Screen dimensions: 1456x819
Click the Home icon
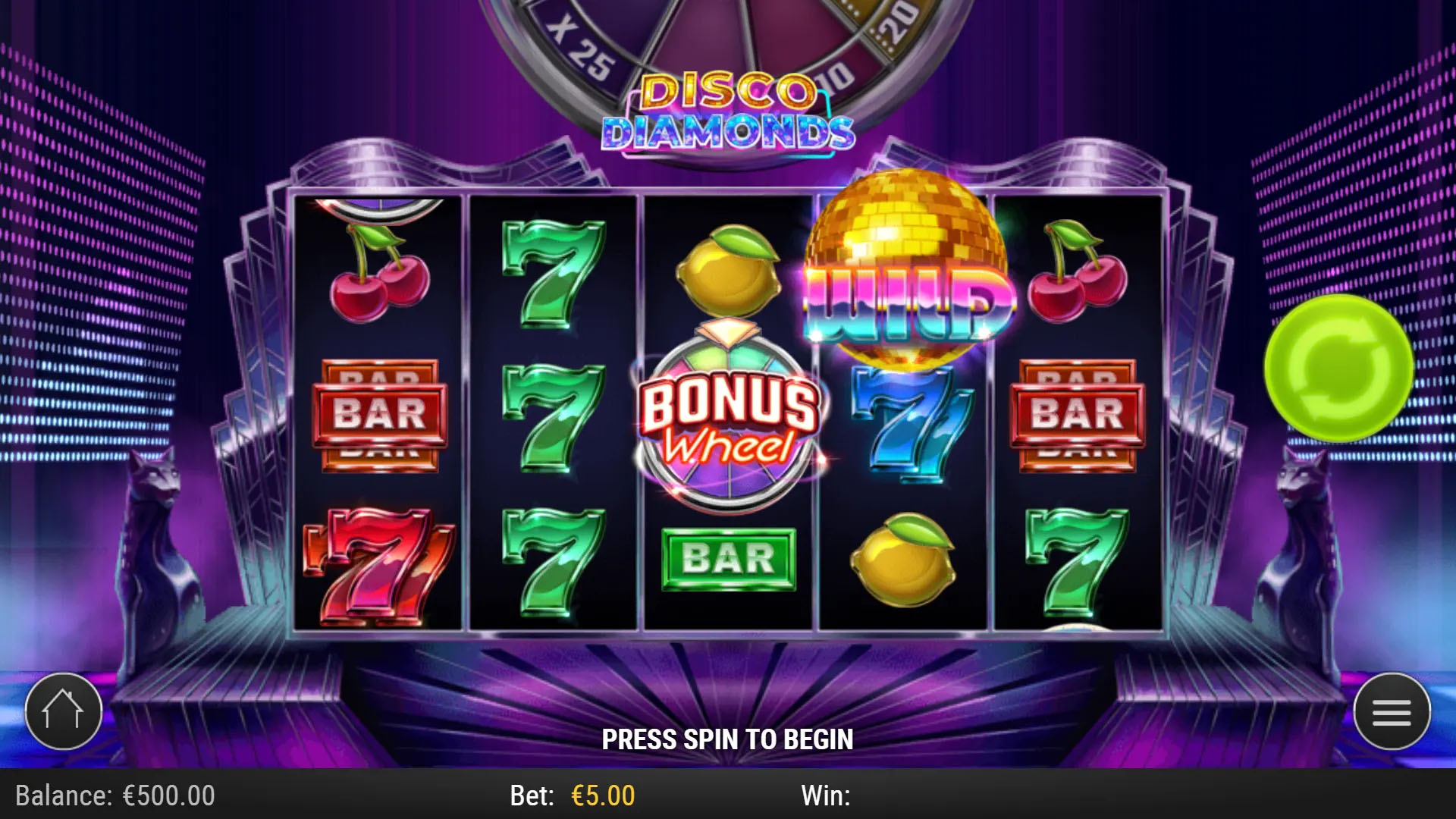click(64, 710)
